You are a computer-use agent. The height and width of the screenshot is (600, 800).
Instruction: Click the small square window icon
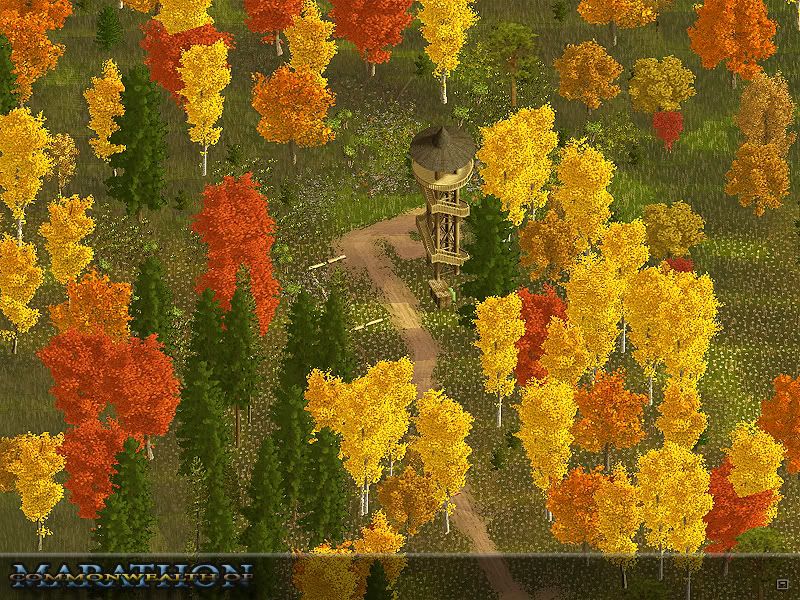click(x=781, y=583)
